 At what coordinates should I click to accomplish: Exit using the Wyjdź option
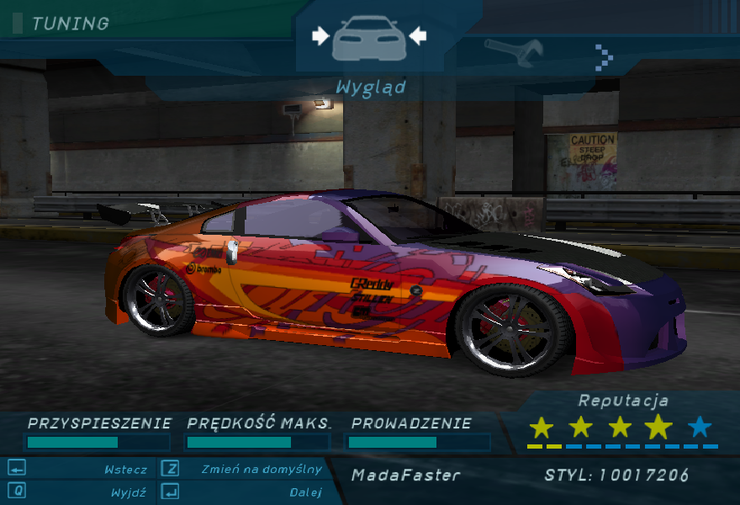(x=130, y=492)
